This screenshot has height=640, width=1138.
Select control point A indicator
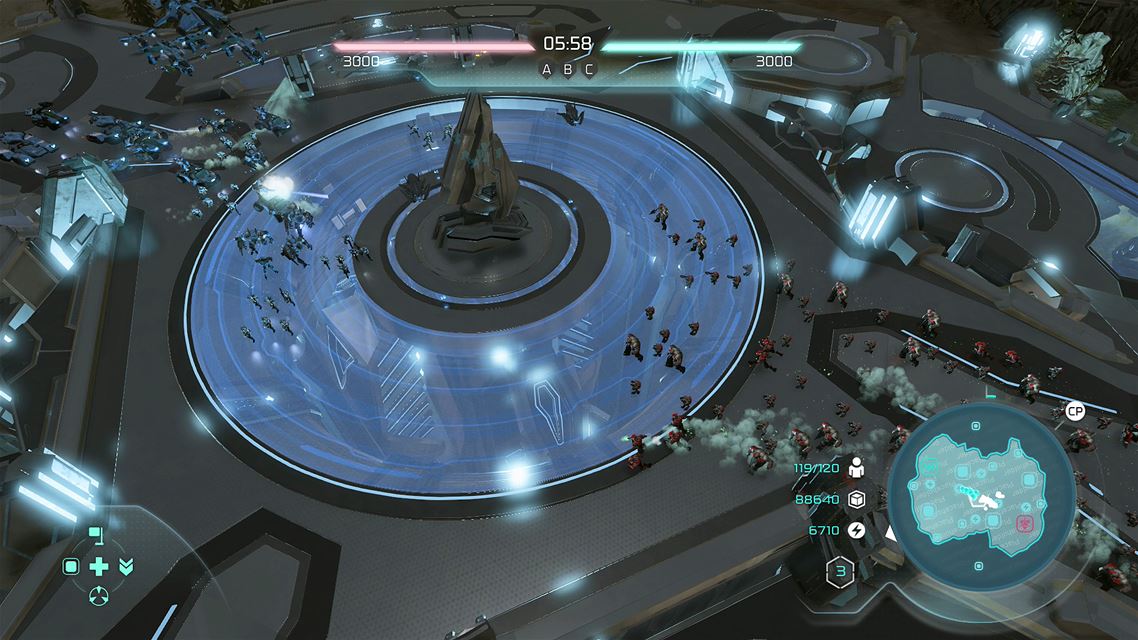(546, 69)
